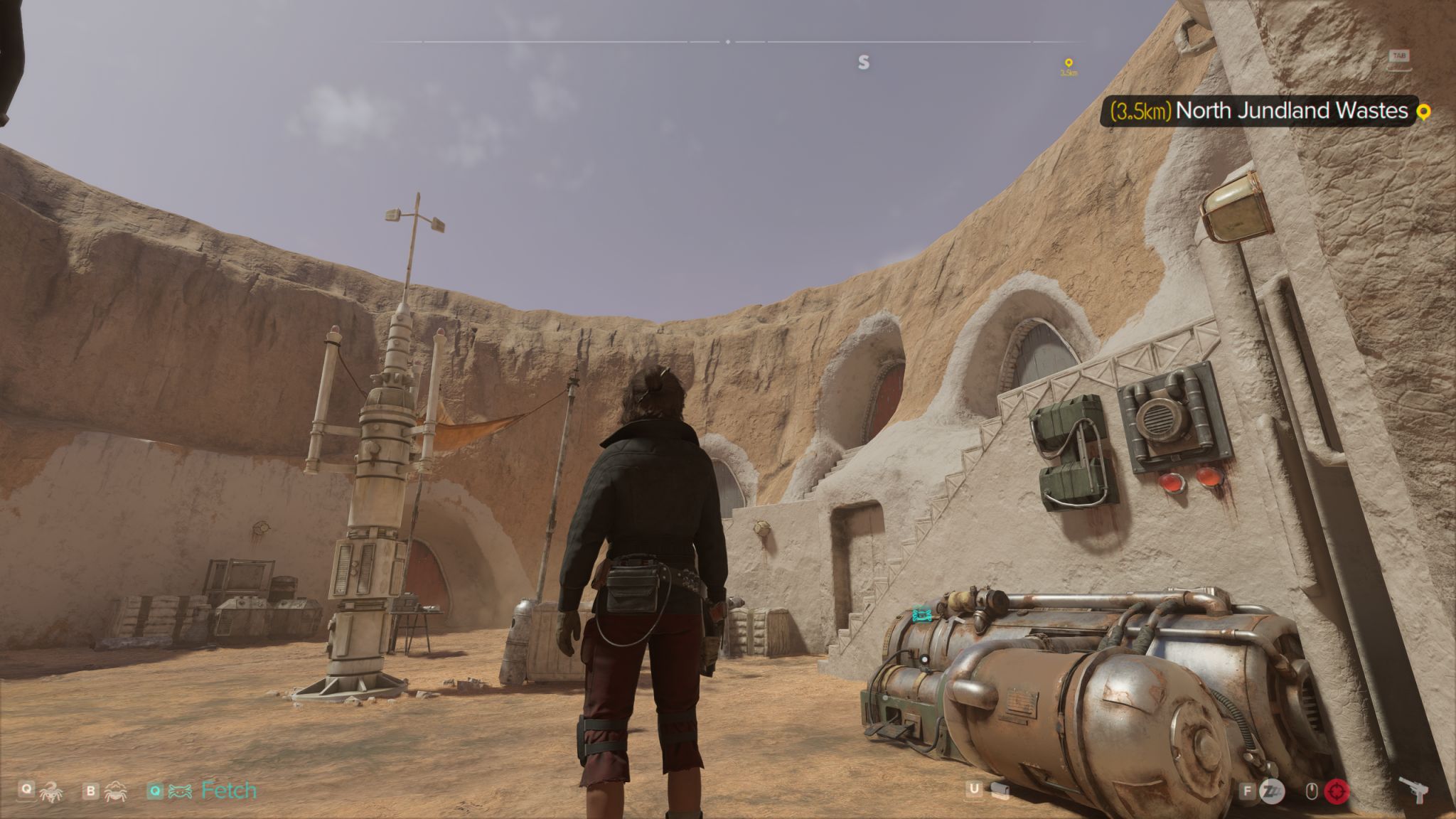This screenshot has width=1456, height=819.
Task: Activate Nix's Fetch command icon
Action: coord(180,791)
